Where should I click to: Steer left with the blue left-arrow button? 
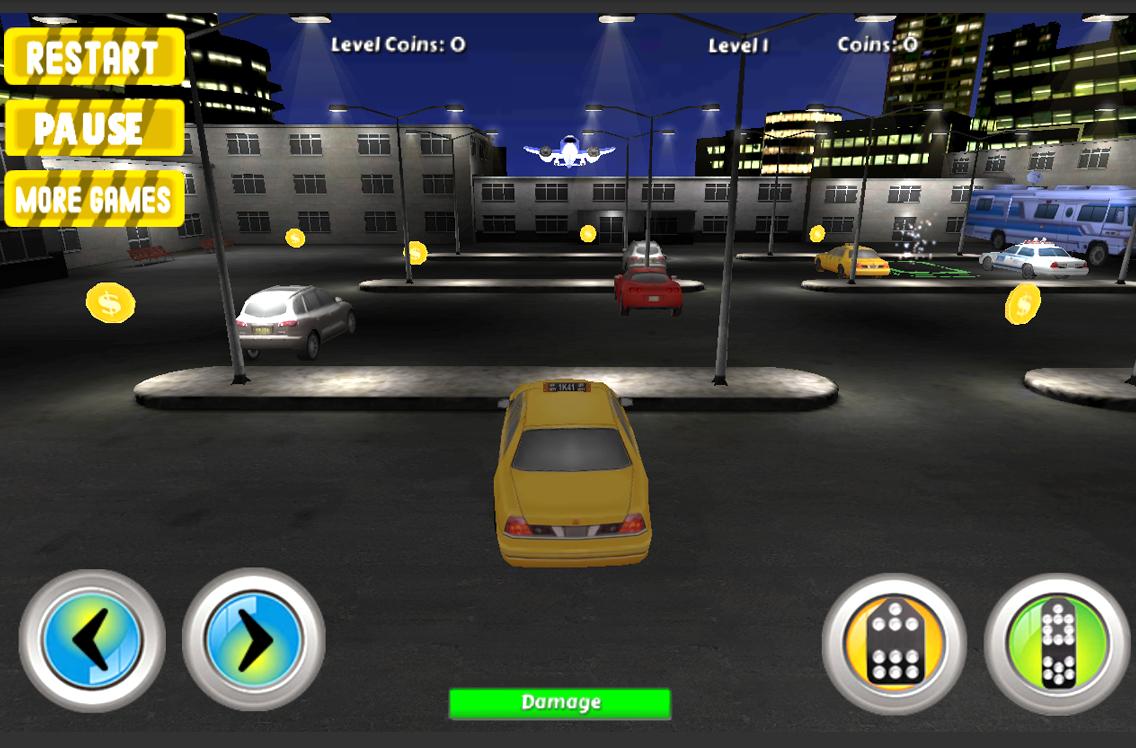point(92,640)
